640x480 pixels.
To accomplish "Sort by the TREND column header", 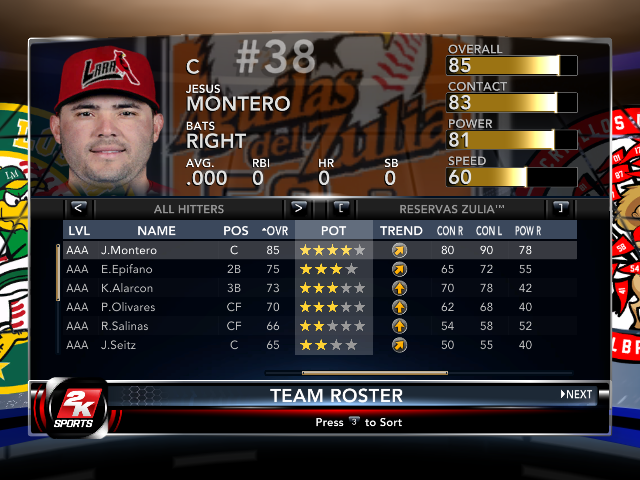I will pos(401,231).
